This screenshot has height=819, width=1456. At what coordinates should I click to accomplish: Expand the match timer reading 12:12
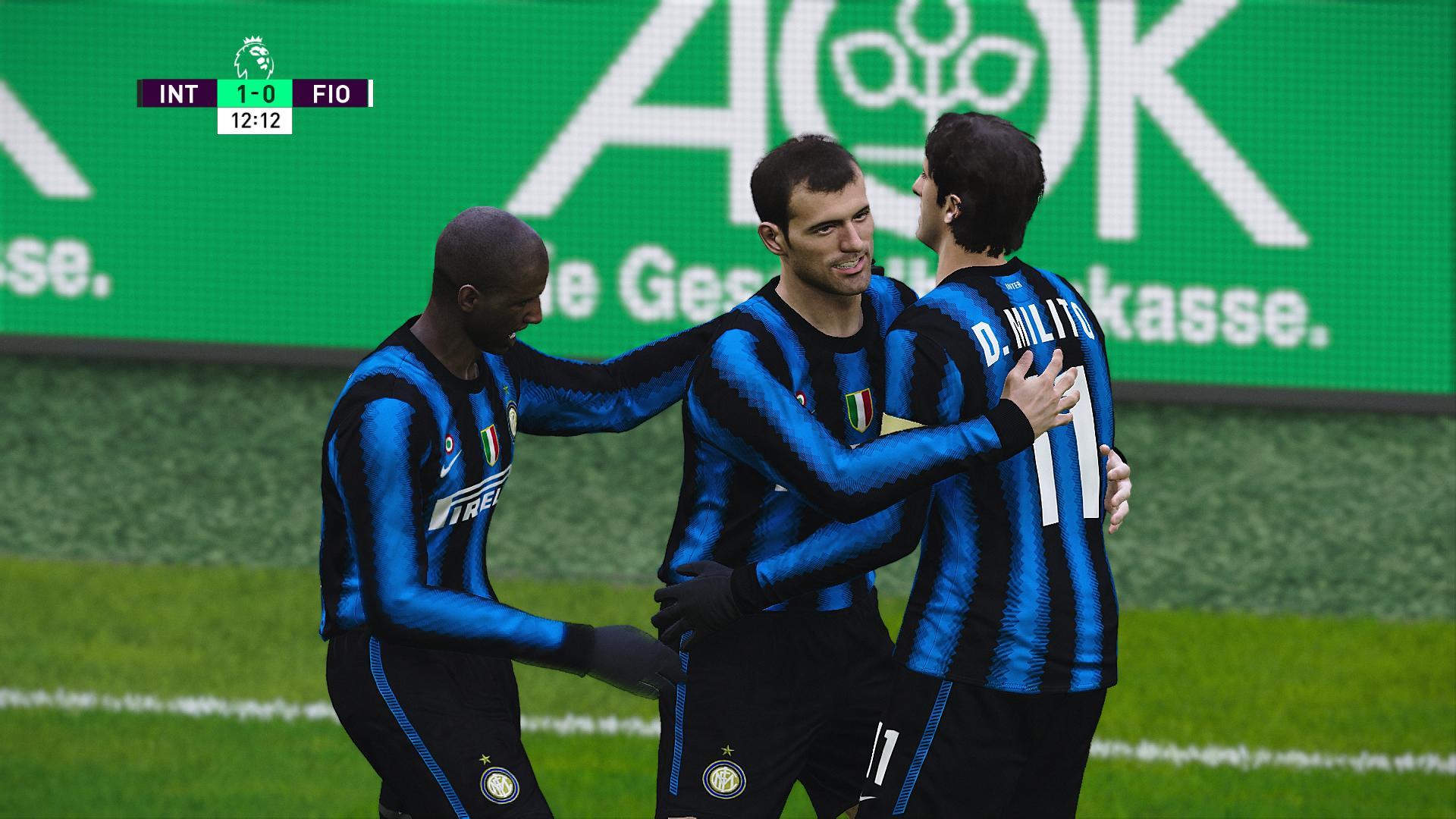[256, 119]
